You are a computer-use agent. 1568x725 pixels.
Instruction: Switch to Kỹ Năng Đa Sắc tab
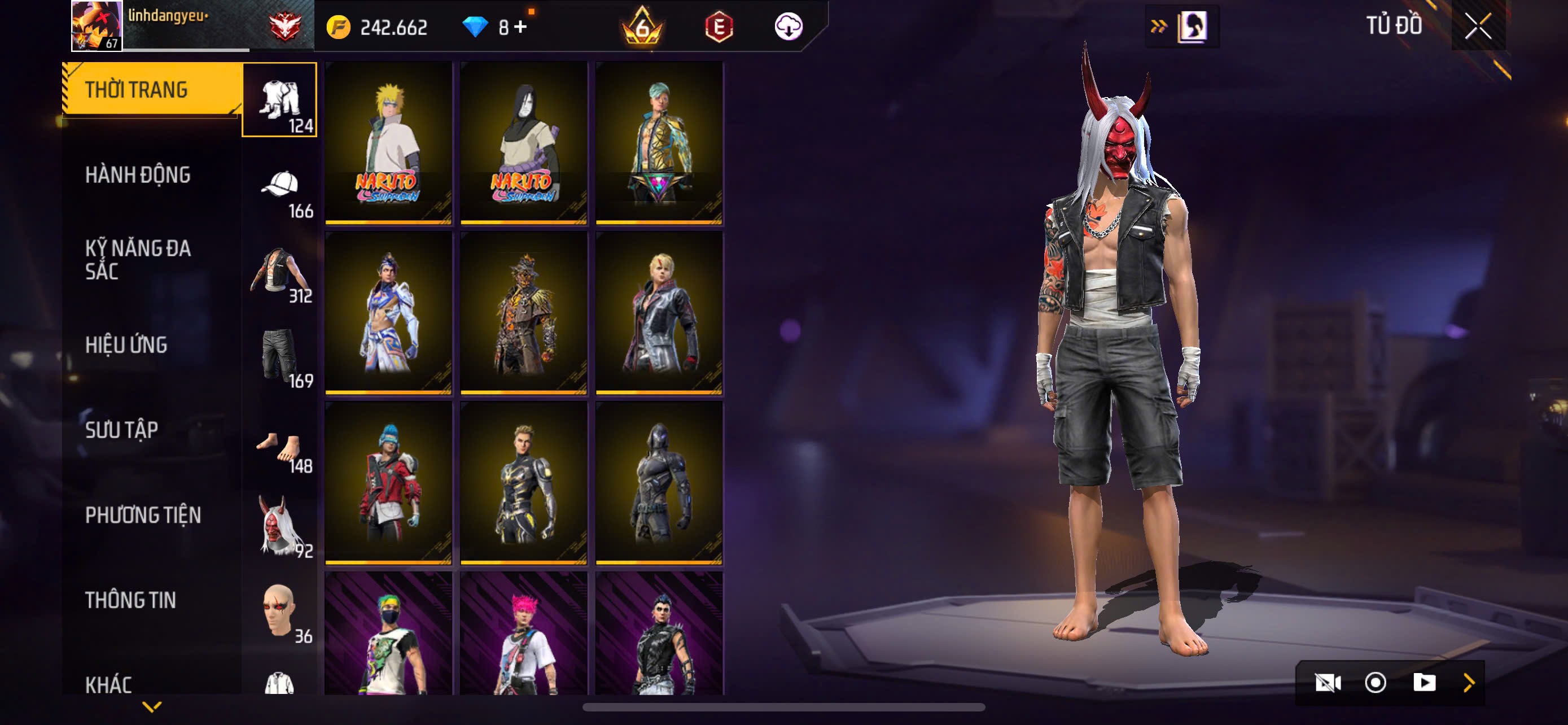[138, 260]
